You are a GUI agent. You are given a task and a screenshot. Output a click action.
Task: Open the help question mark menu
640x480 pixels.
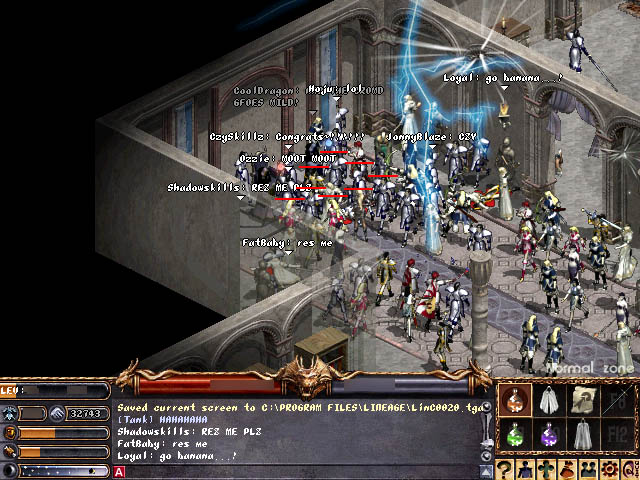pos(506,468)
